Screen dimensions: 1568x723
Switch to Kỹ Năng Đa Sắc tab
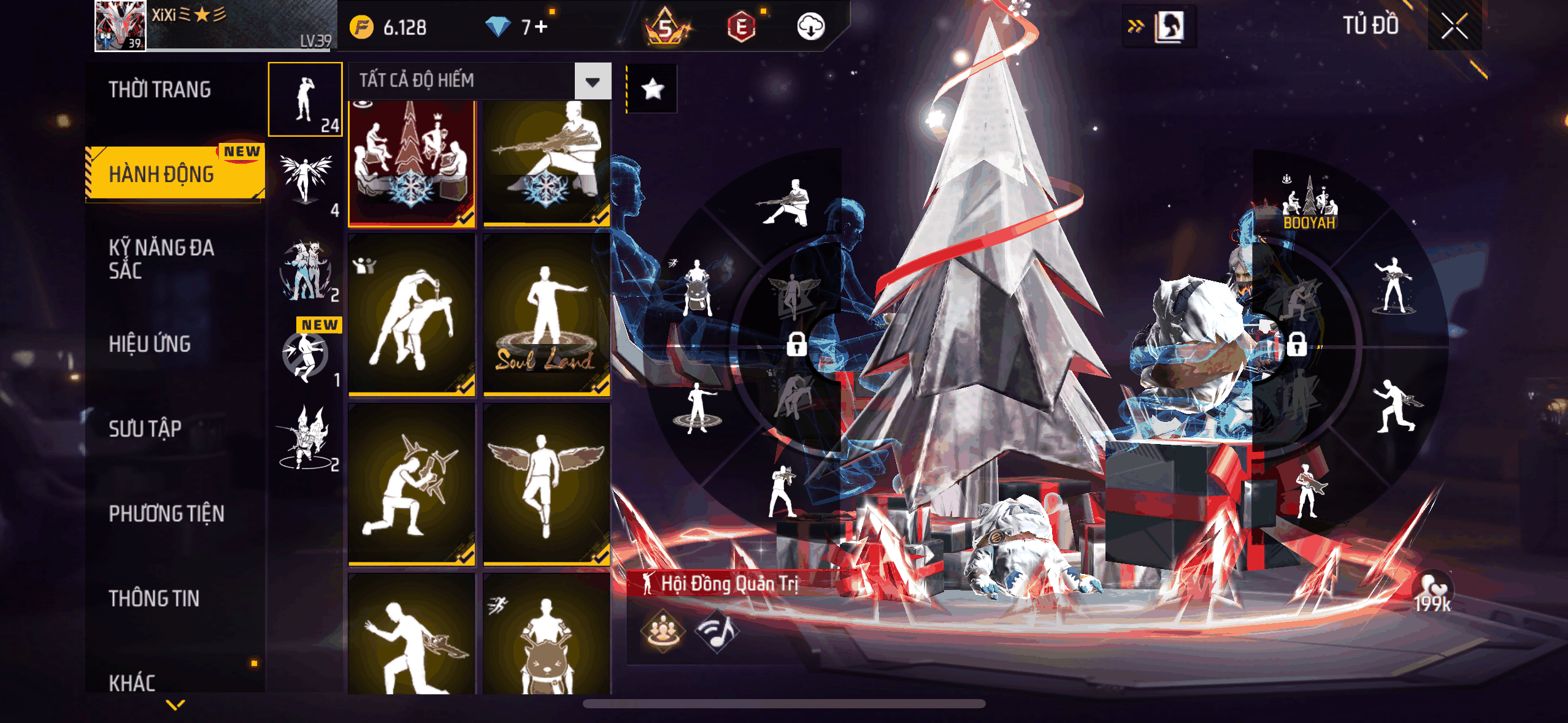[161, 259]
